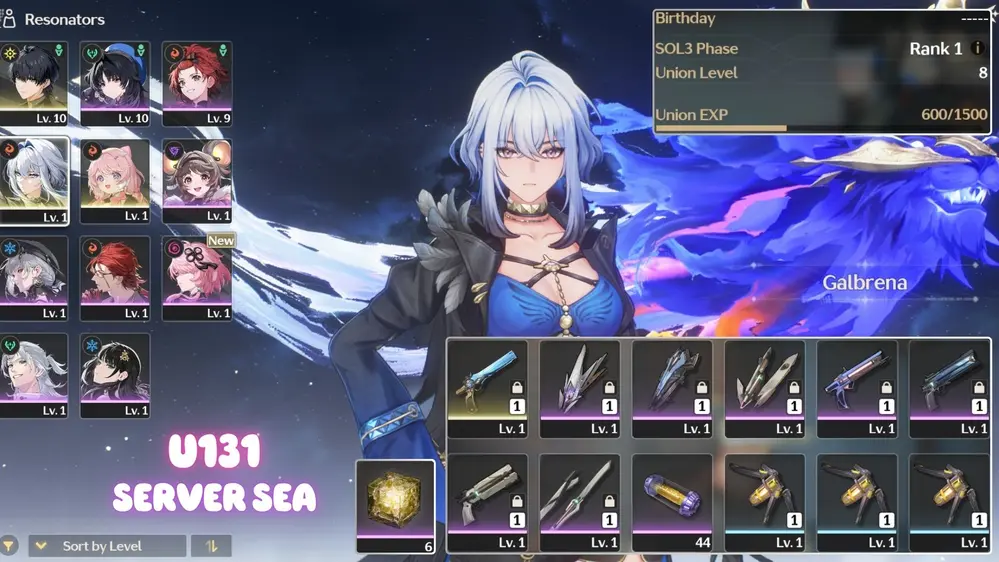Select the brown-haired resonator with hair buns
The width and height of the screenshot is (999, 562).
pos(197,180)
